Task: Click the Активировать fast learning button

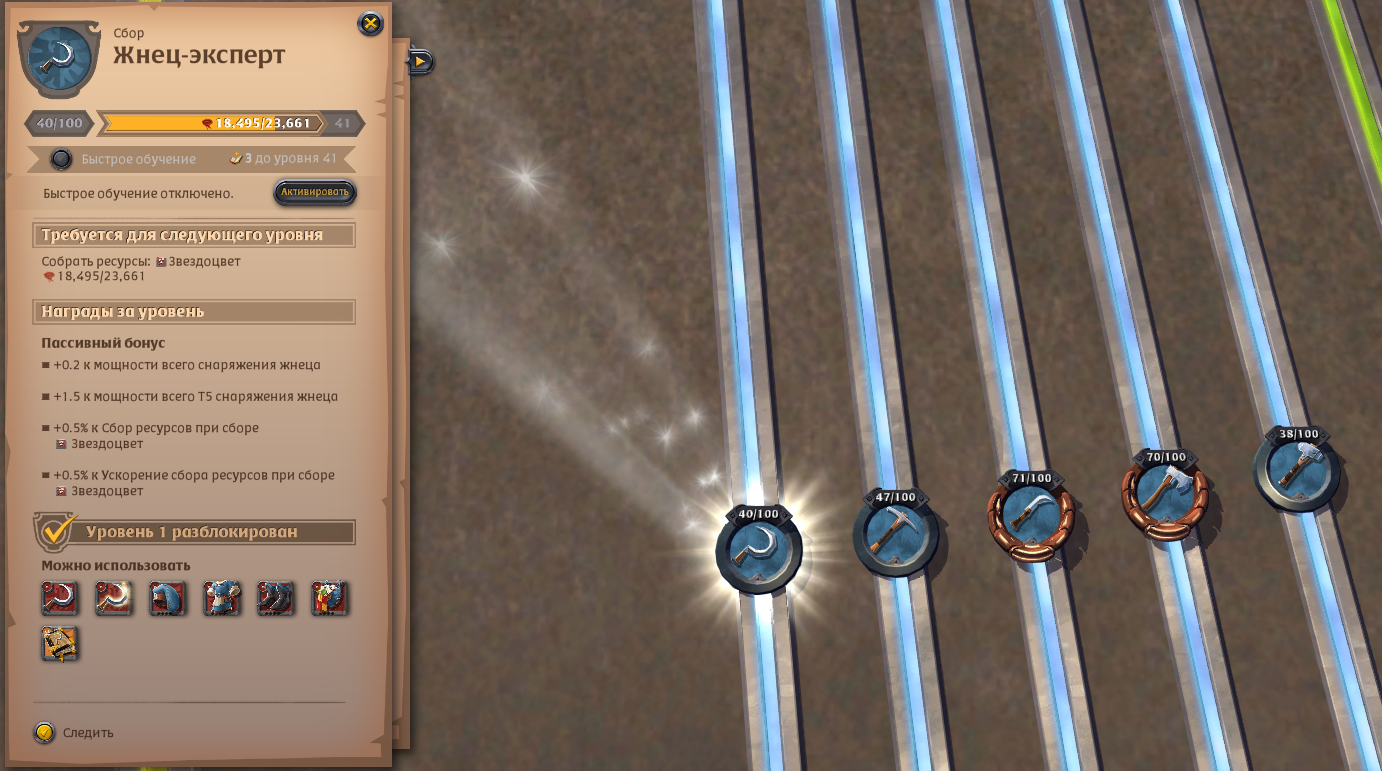Action: coord(315,192)
